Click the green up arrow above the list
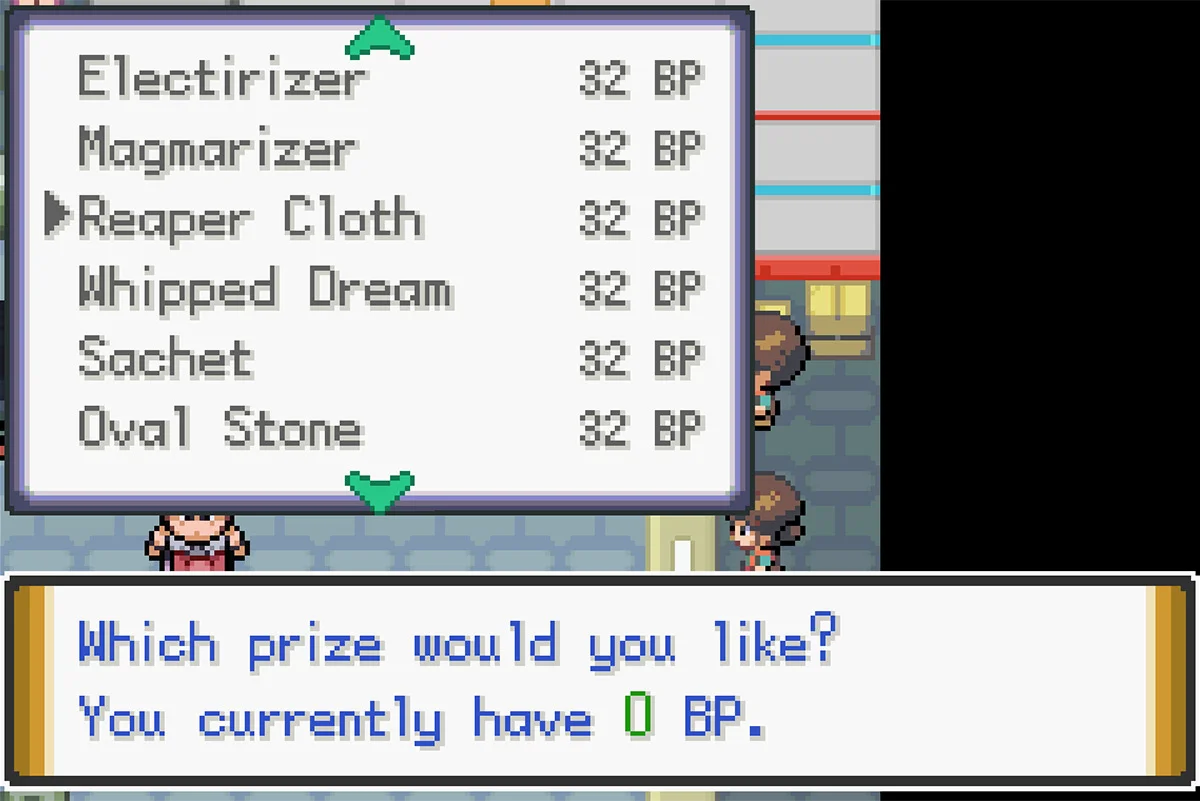The height and width of the screenshot is (801, 1200). point(379,38)
